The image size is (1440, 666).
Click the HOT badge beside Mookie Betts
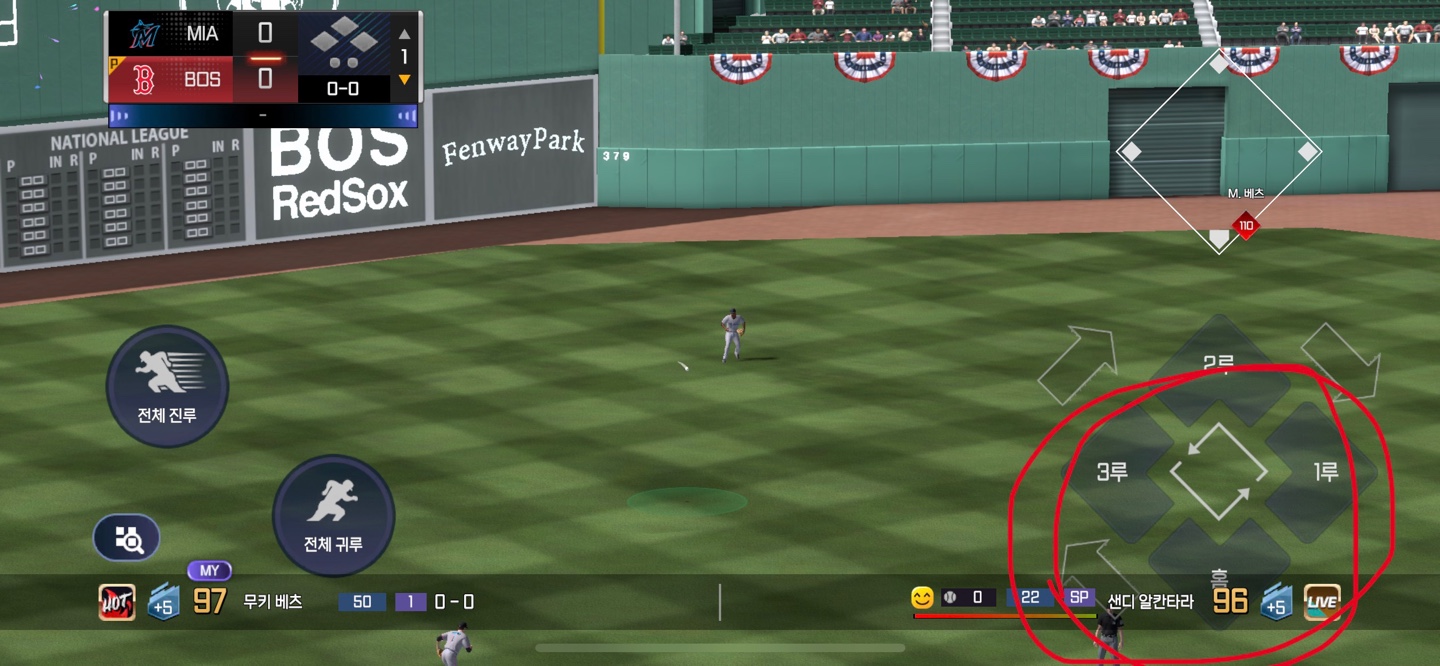(117, 602)
